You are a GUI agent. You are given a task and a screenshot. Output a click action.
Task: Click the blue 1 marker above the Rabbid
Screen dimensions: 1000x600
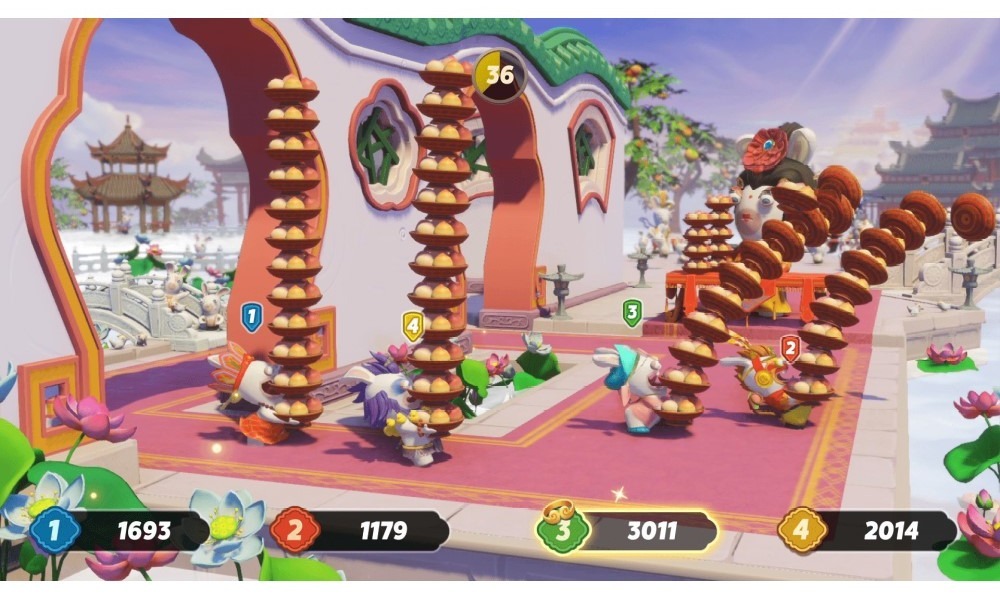(251, 319)
